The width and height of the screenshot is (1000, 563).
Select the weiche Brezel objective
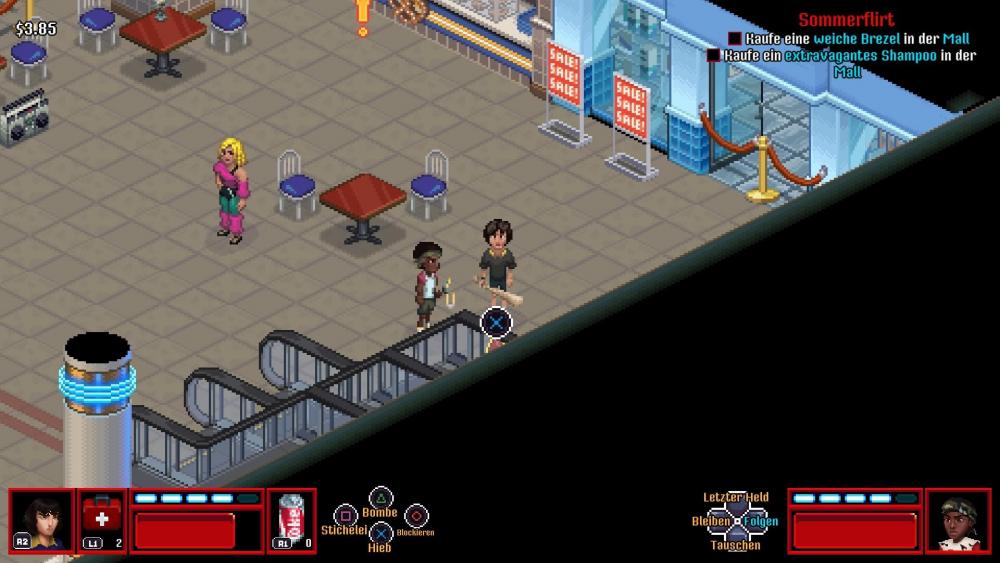(850, 39)
